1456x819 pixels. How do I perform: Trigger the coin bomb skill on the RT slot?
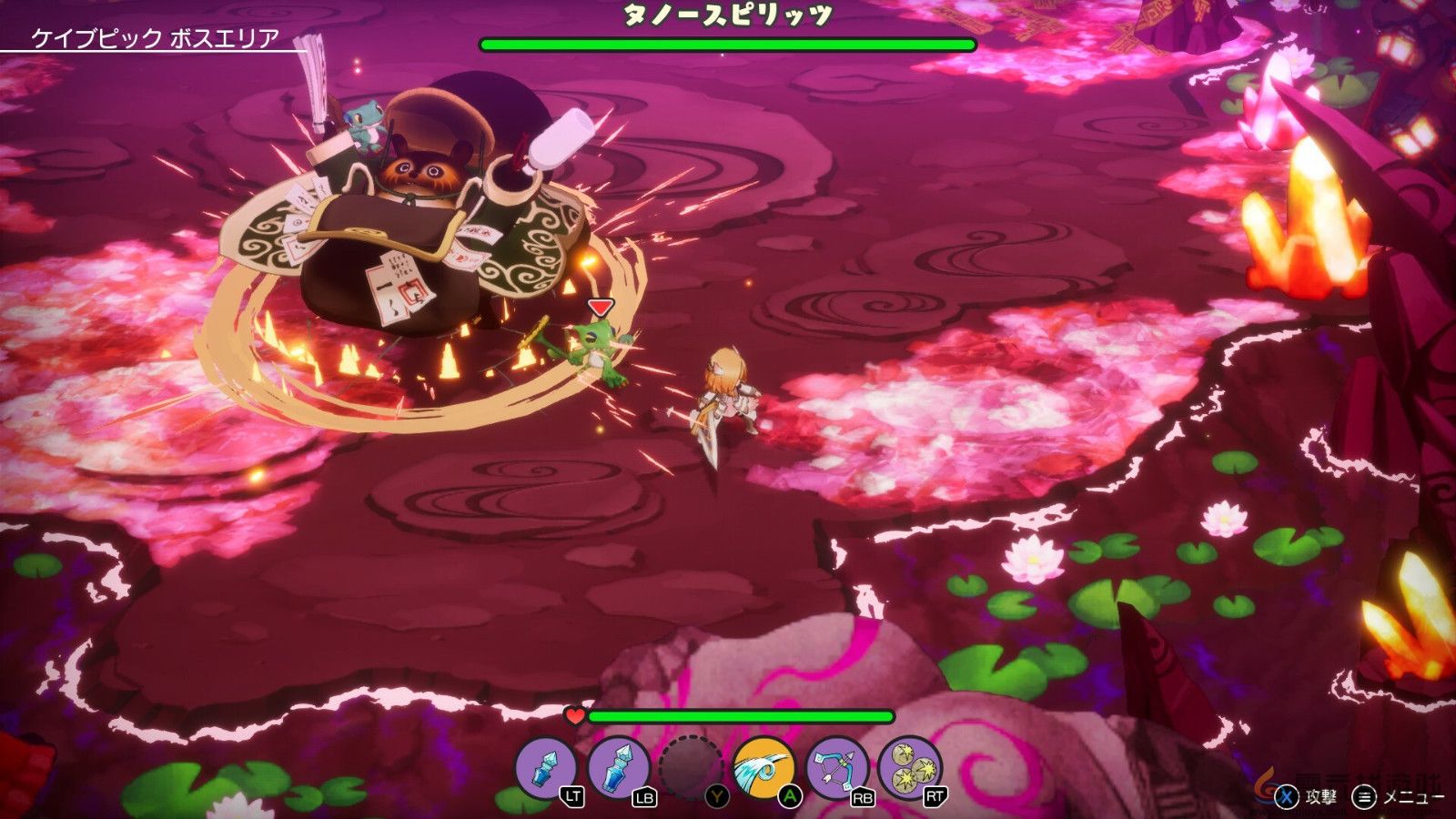pyautogui.click(x=910, y=767)
